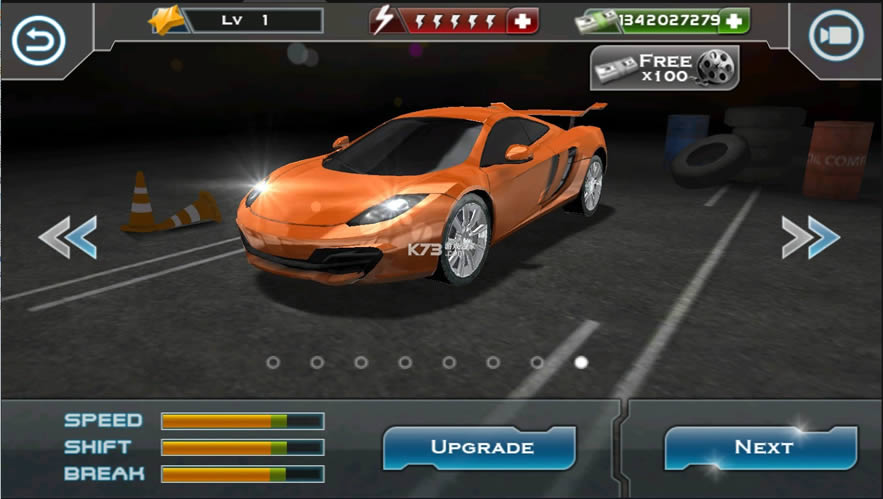This screenshot has width=883, height=499.
Task: Show the next car with right arrows
Action: (x=810, y=237)
